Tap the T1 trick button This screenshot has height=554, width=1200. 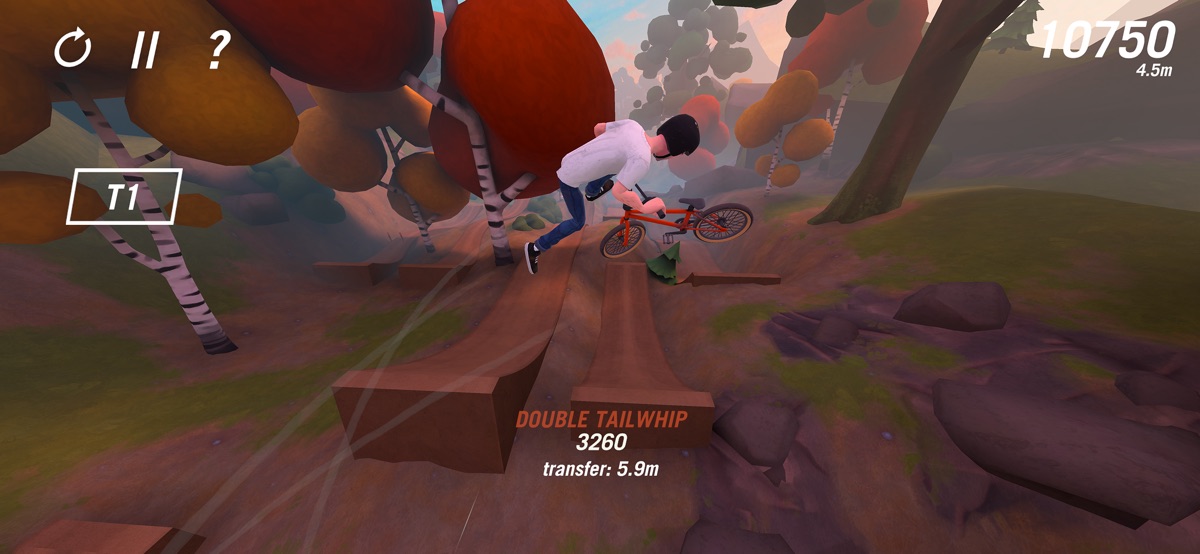click(x=124, y=196)
